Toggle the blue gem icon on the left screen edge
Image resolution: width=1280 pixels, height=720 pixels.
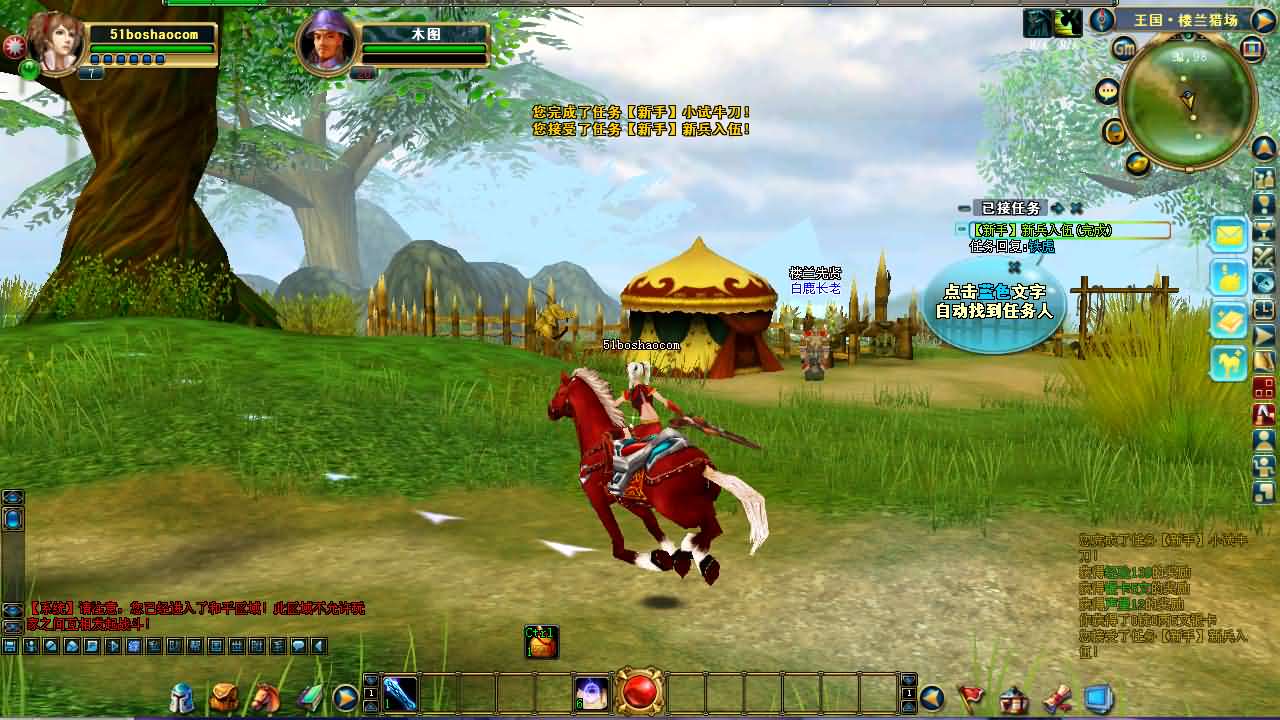pyautogui.click(x=11, y=519)
